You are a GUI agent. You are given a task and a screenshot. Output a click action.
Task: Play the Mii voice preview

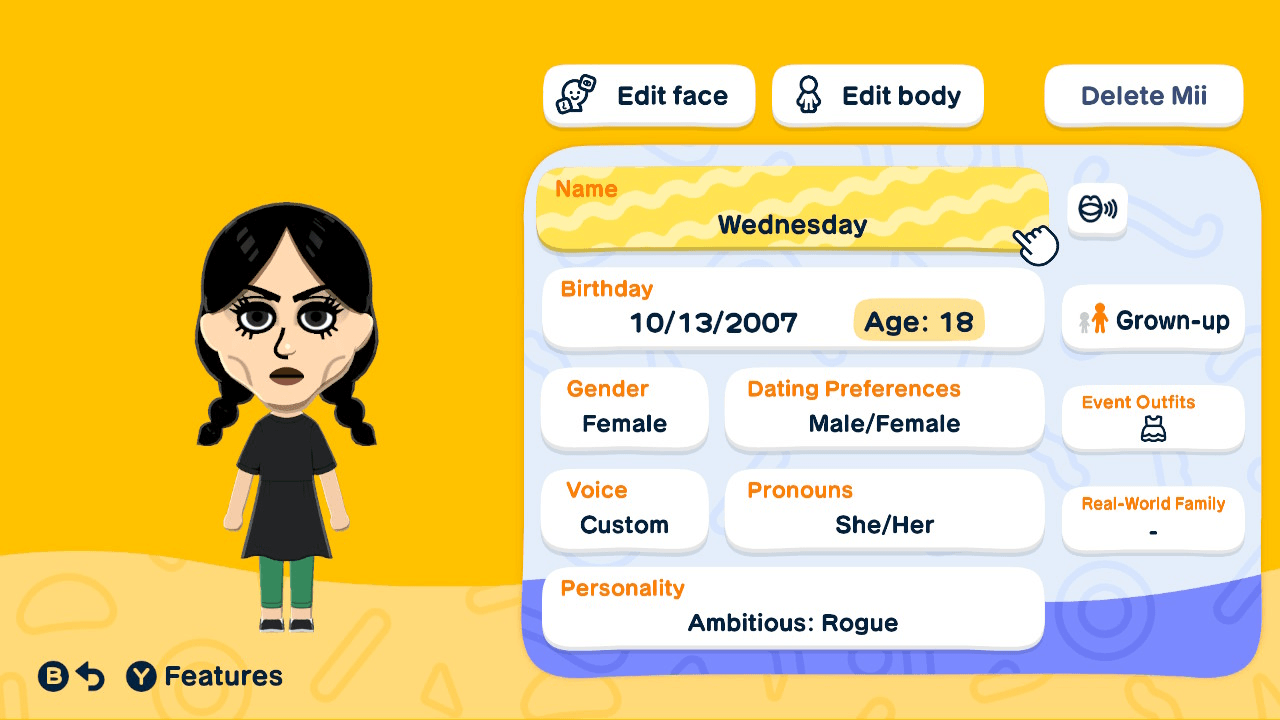1097,210
